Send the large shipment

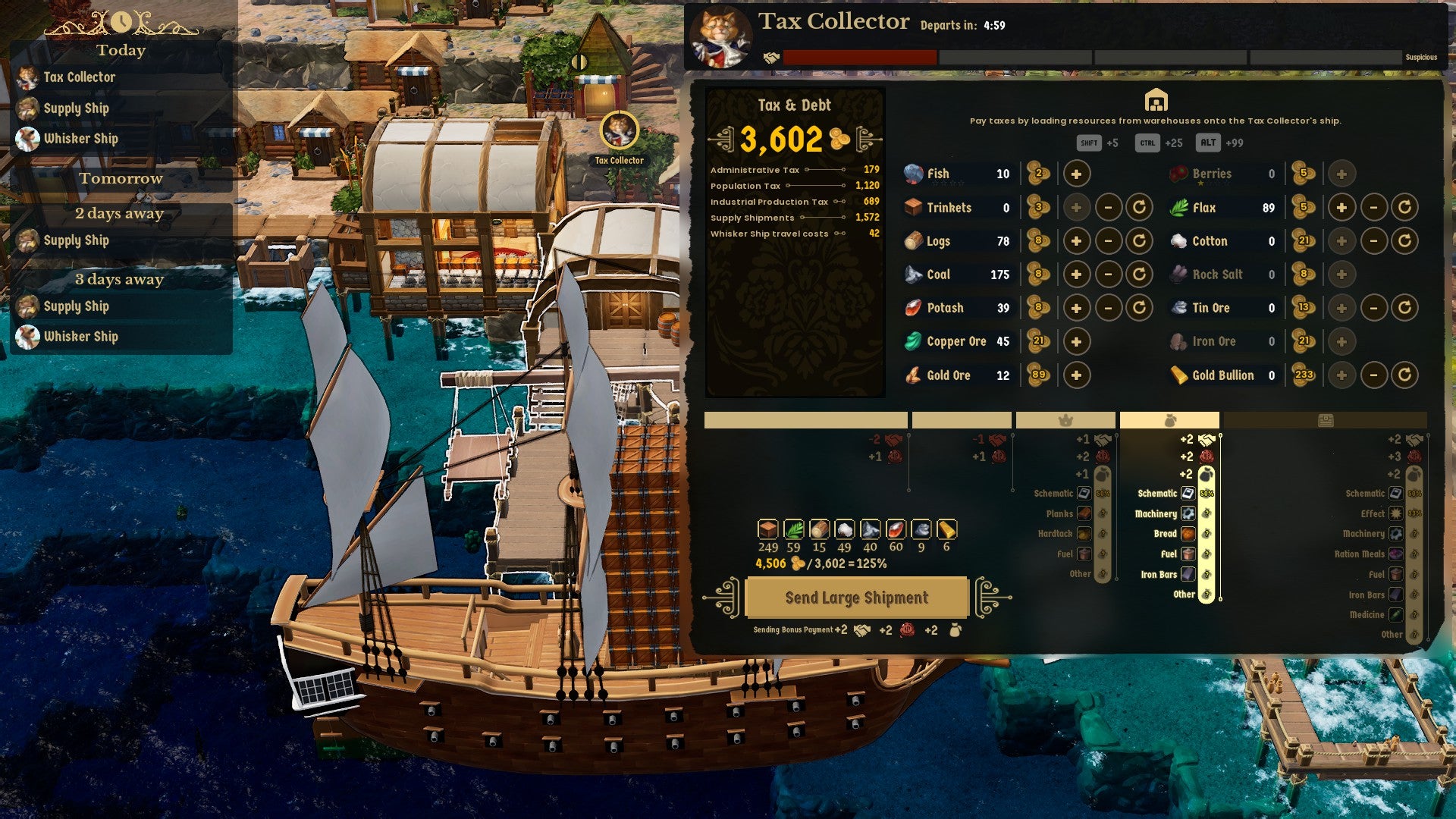856,598
